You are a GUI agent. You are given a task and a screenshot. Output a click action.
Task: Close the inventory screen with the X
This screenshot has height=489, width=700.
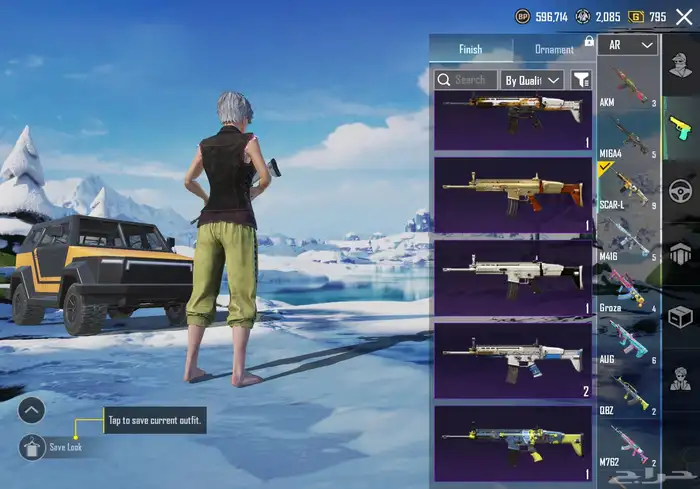pyautogui.click(x=684, y=16)
